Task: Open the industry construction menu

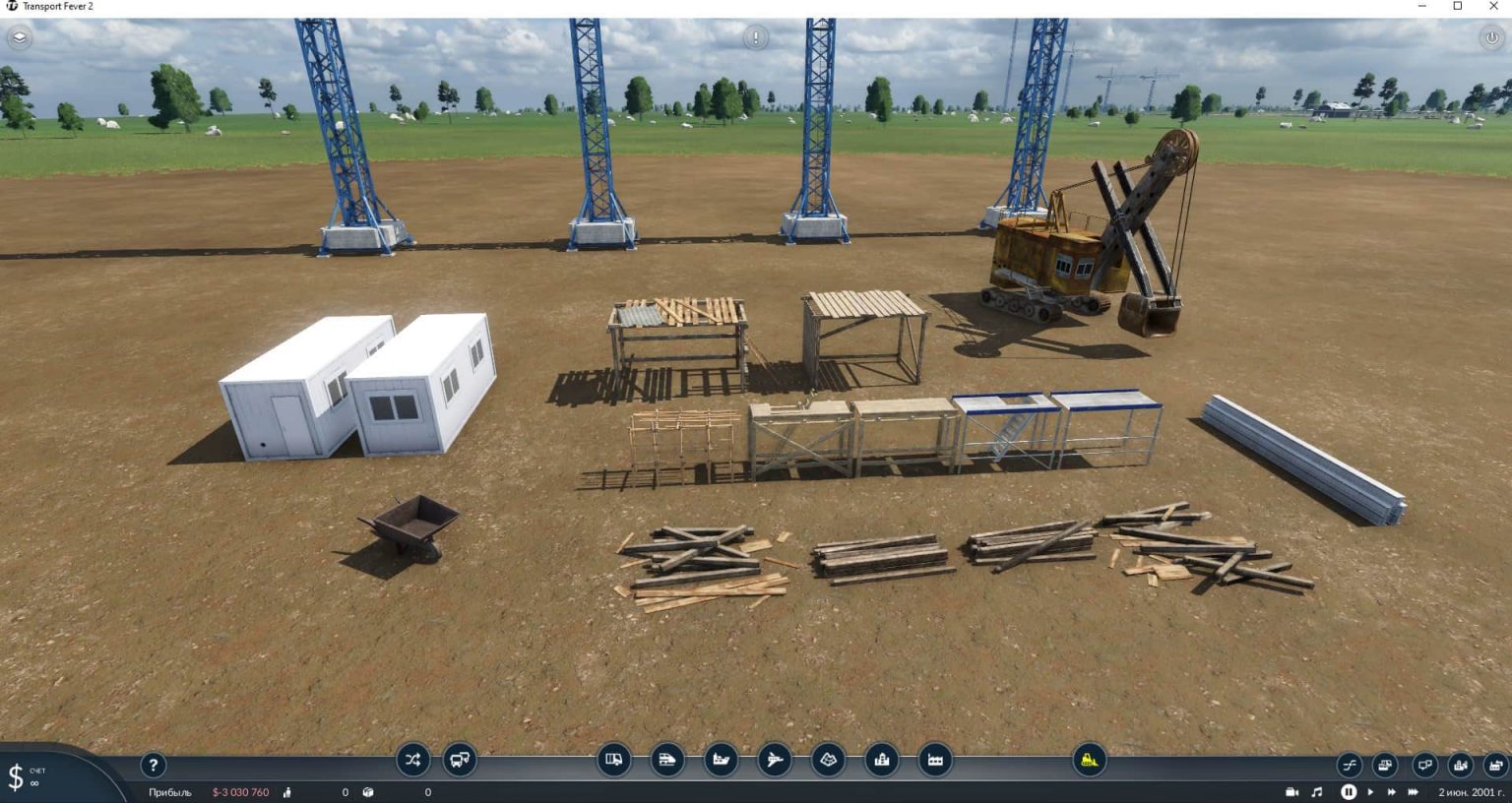Action: click(x=934, y=760)
